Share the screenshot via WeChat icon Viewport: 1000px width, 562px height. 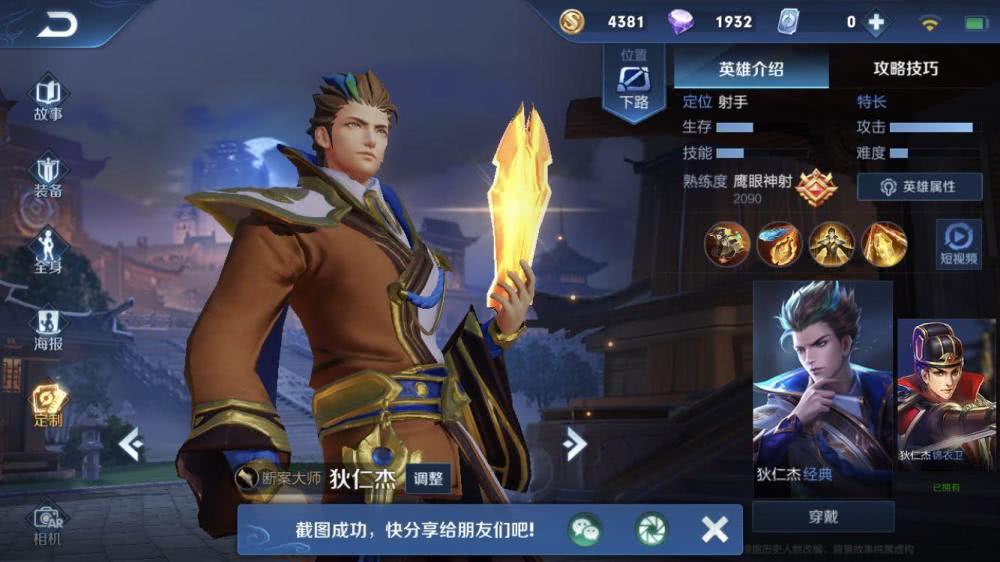tap(585, 529)
